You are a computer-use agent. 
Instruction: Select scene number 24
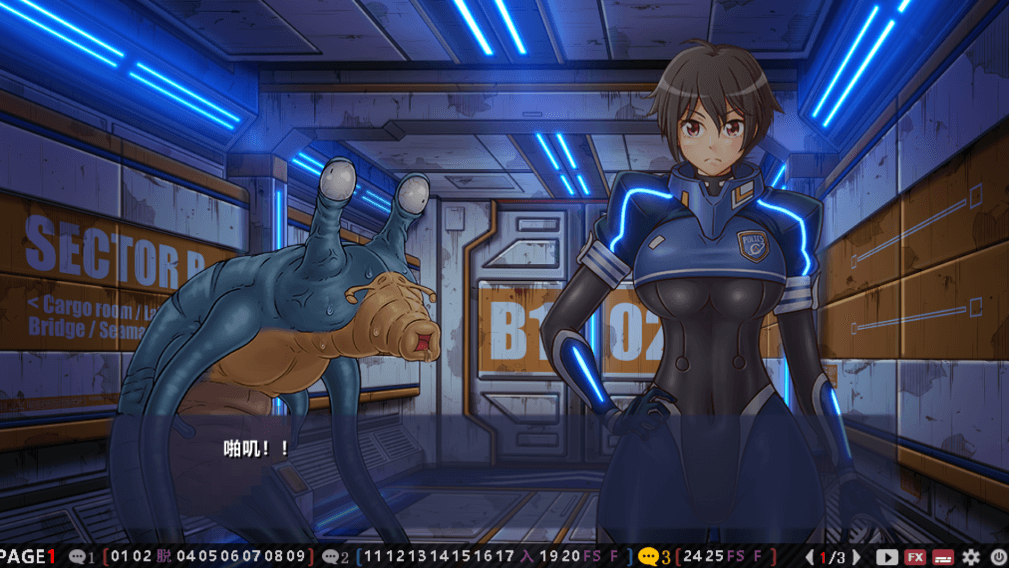[692, 557]
